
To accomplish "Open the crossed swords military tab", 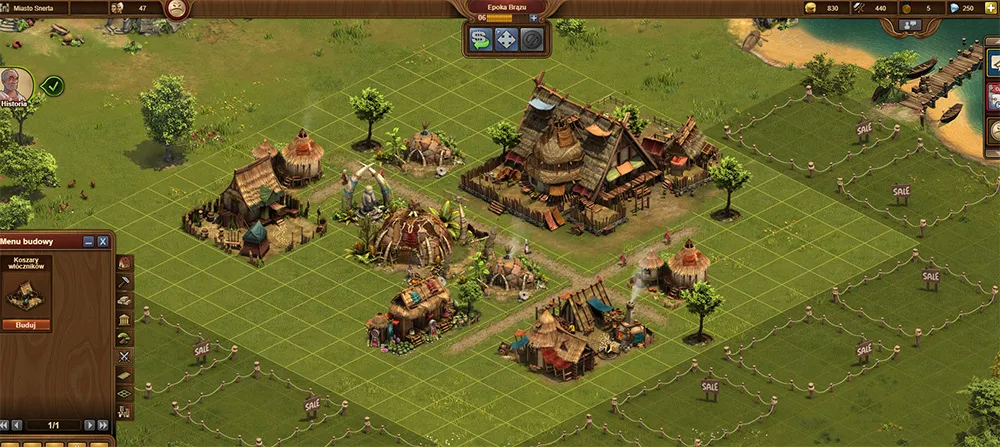I will pos(124,356).
